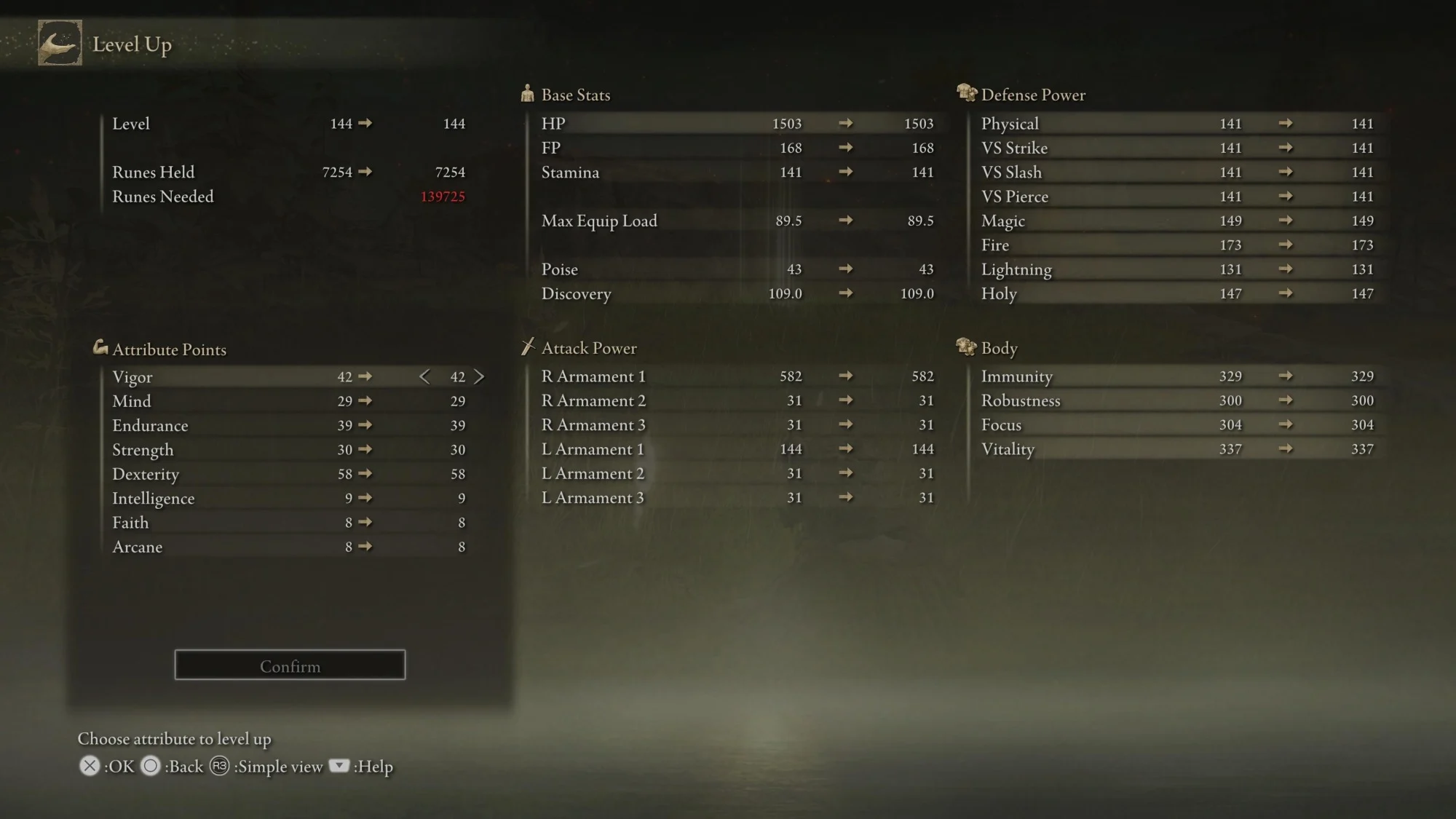Image resolution: width=1456 pixels, height=819 pixels.
Task: Click the triangle Help icon
Action: pyautogui.click(x=339, y=766)
